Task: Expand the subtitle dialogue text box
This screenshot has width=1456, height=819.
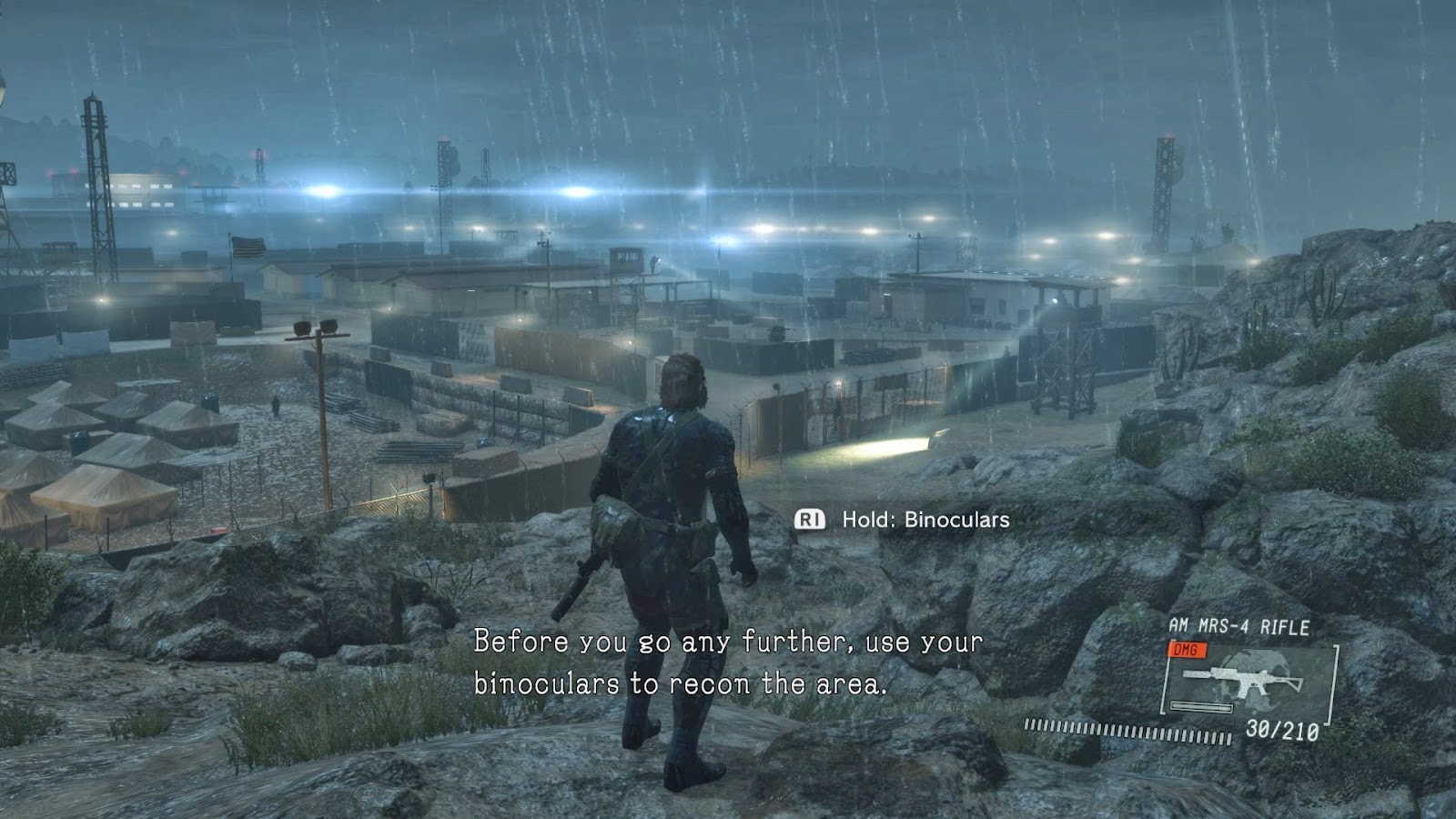Action: click(x=728, y=662)
